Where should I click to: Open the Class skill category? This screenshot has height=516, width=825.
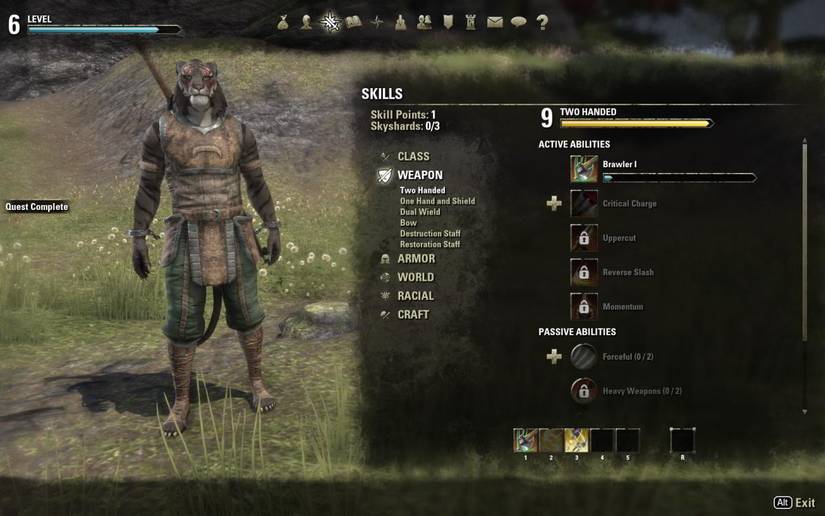click(x=412, y=156)
